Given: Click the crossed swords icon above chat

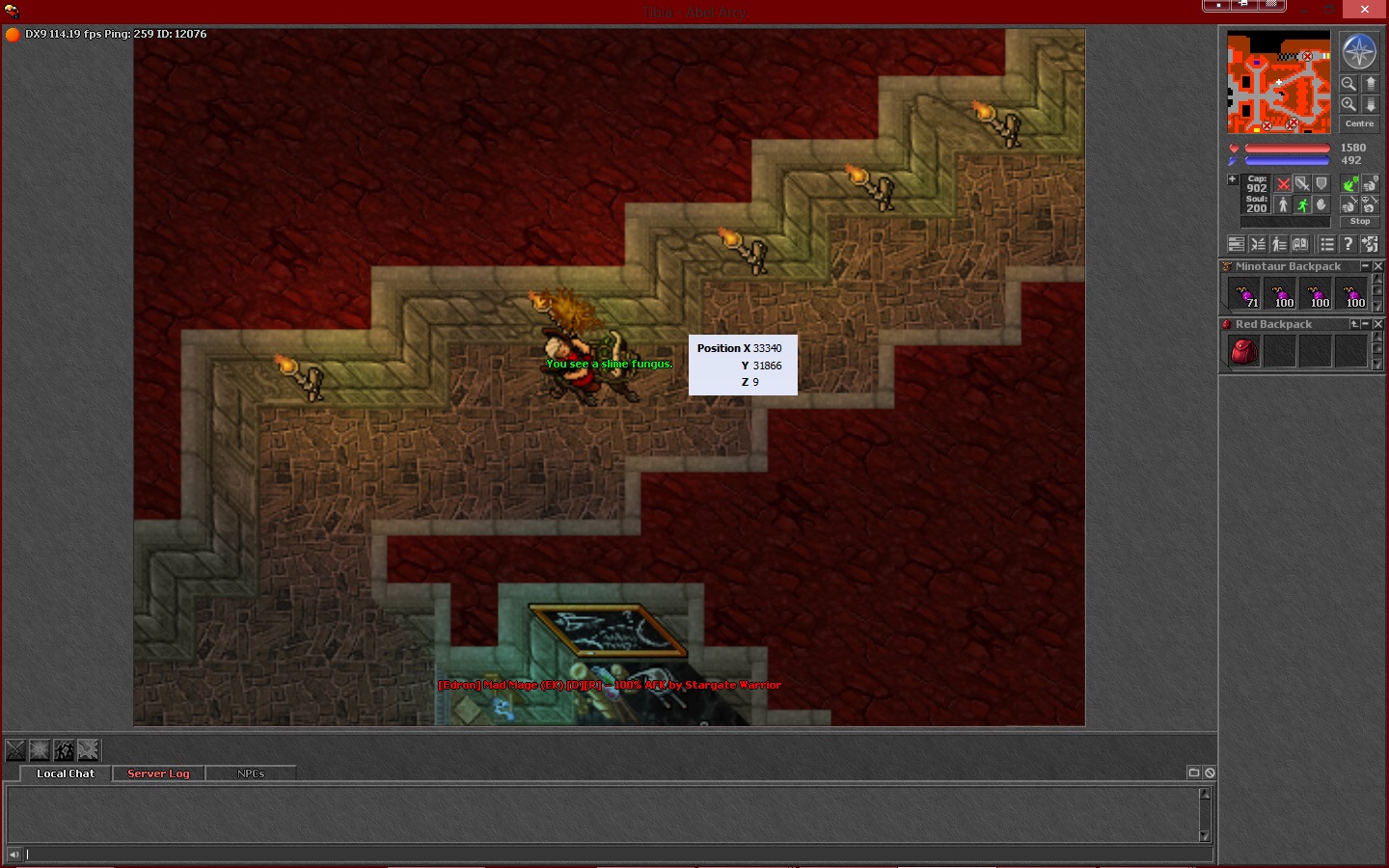Looking at the screenshot, I should click(x=15, y=749).
